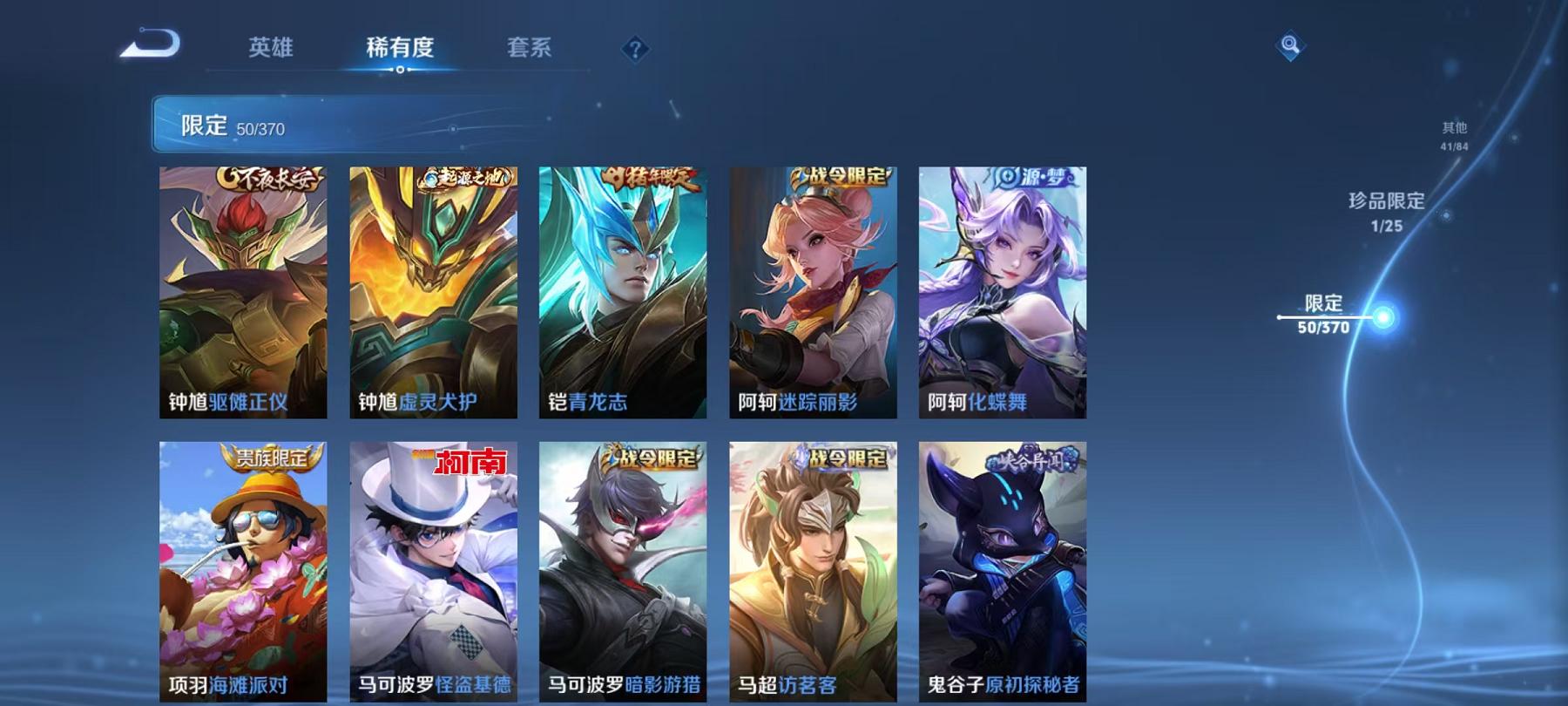
Task: Switch to the 套系 tab
Action: [x=530, y=50]
